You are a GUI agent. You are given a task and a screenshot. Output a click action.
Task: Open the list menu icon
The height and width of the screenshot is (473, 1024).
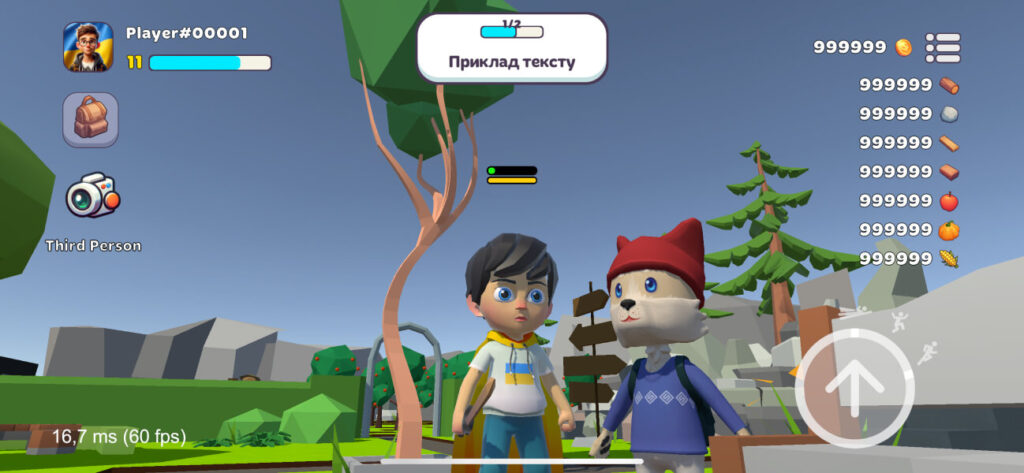pyautogui.click(x=942, y=47)
